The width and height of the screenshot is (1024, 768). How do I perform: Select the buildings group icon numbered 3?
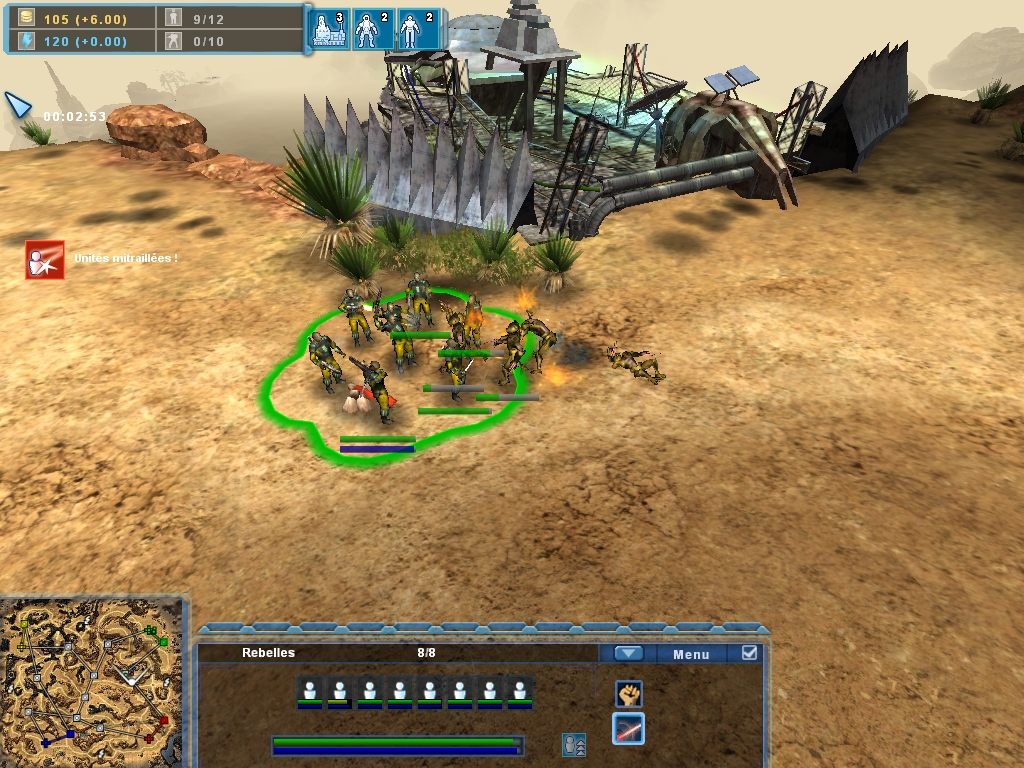[x=327, y=31]
